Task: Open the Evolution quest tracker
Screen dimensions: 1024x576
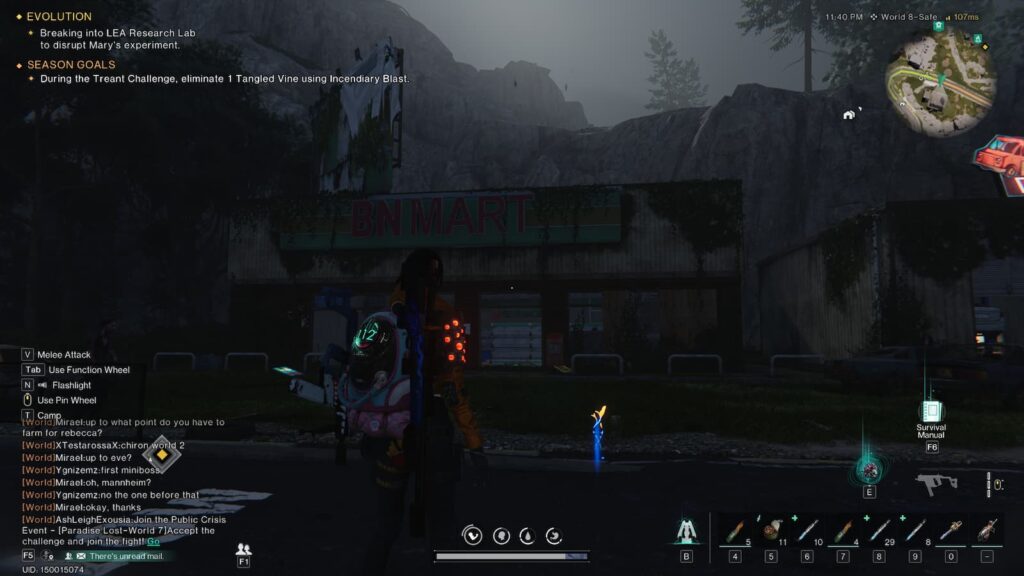Action: [x=59, y=17]
